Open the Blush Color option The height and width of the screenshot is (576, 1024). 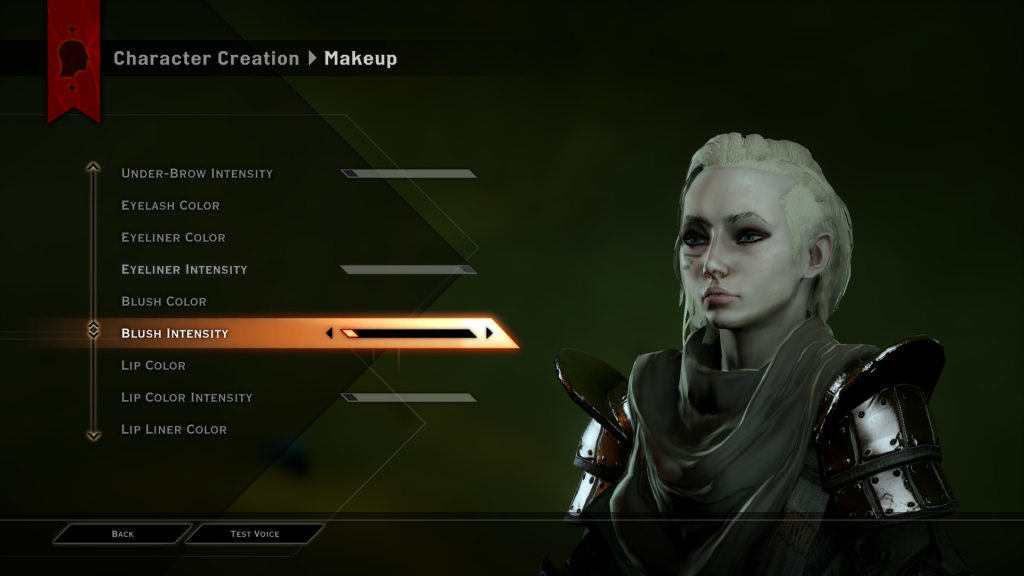(163, 301)
